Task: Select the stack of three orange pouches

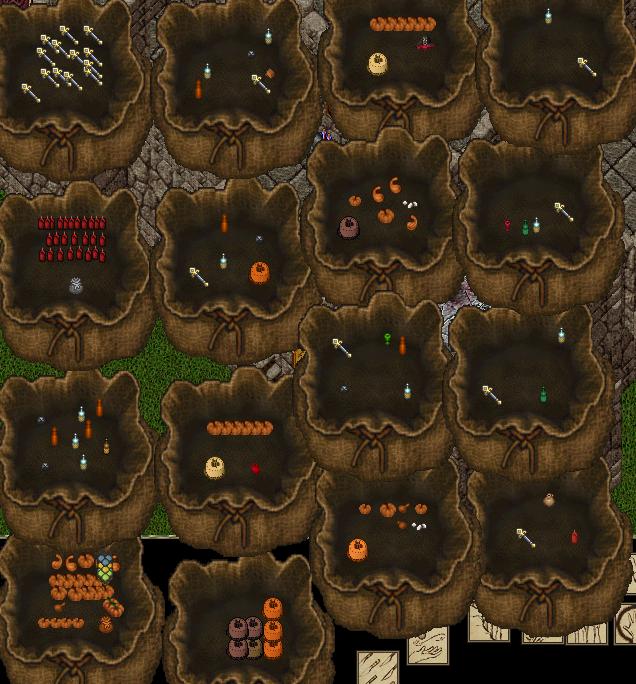Action: (x=272, y=628)
